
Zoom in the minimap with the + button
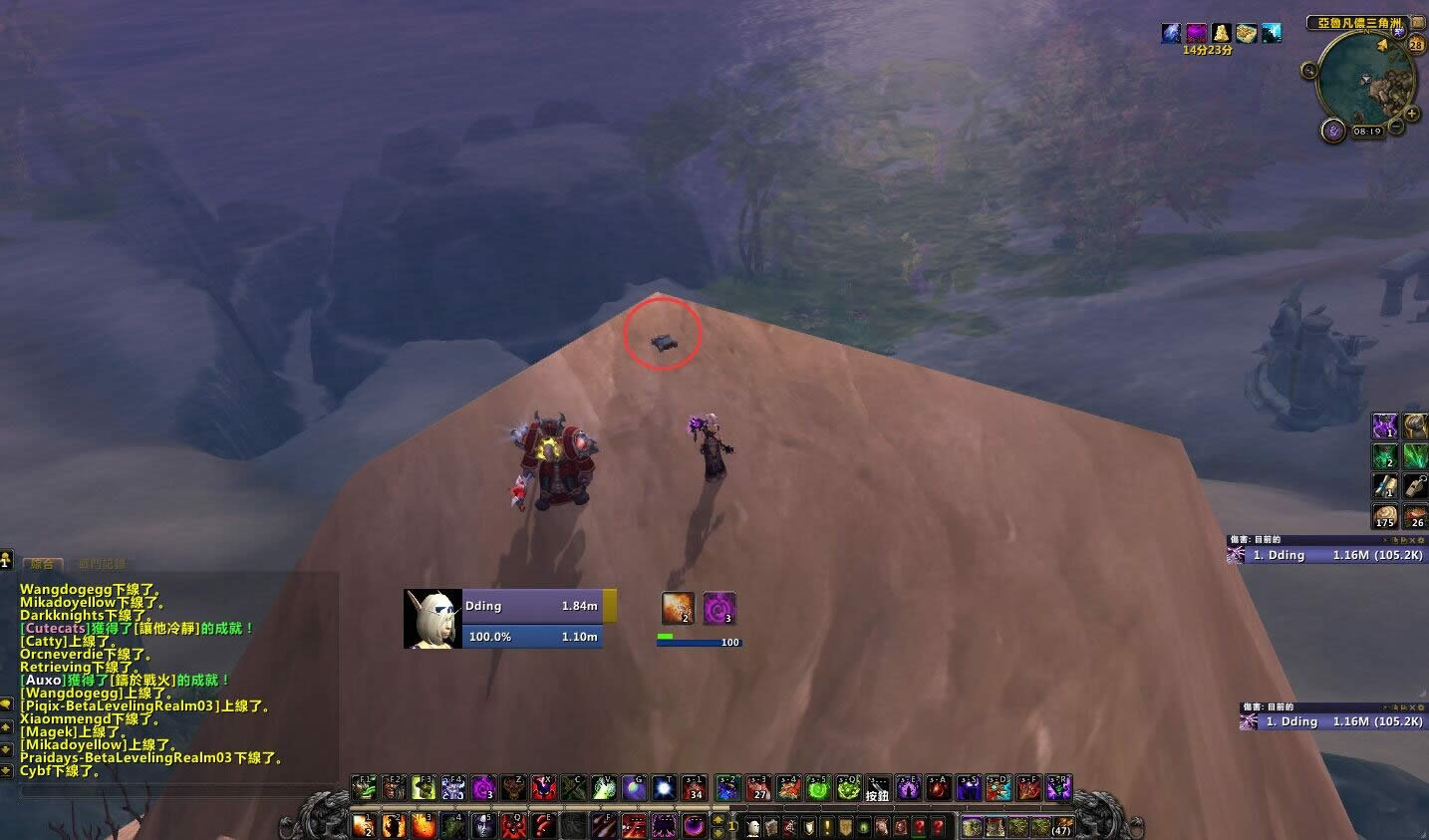(1411, 113)
